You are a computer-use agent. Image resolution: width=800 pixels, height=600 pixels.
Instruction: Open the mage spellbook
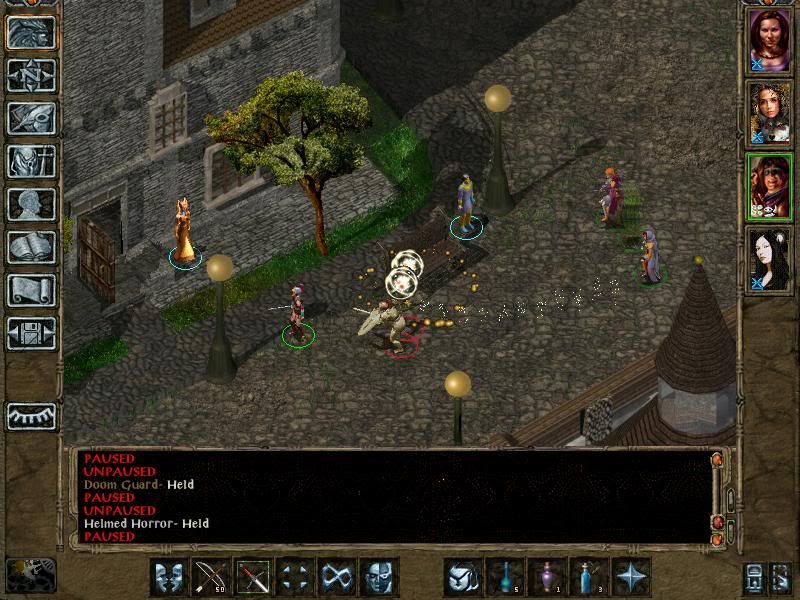click(31, 247)
